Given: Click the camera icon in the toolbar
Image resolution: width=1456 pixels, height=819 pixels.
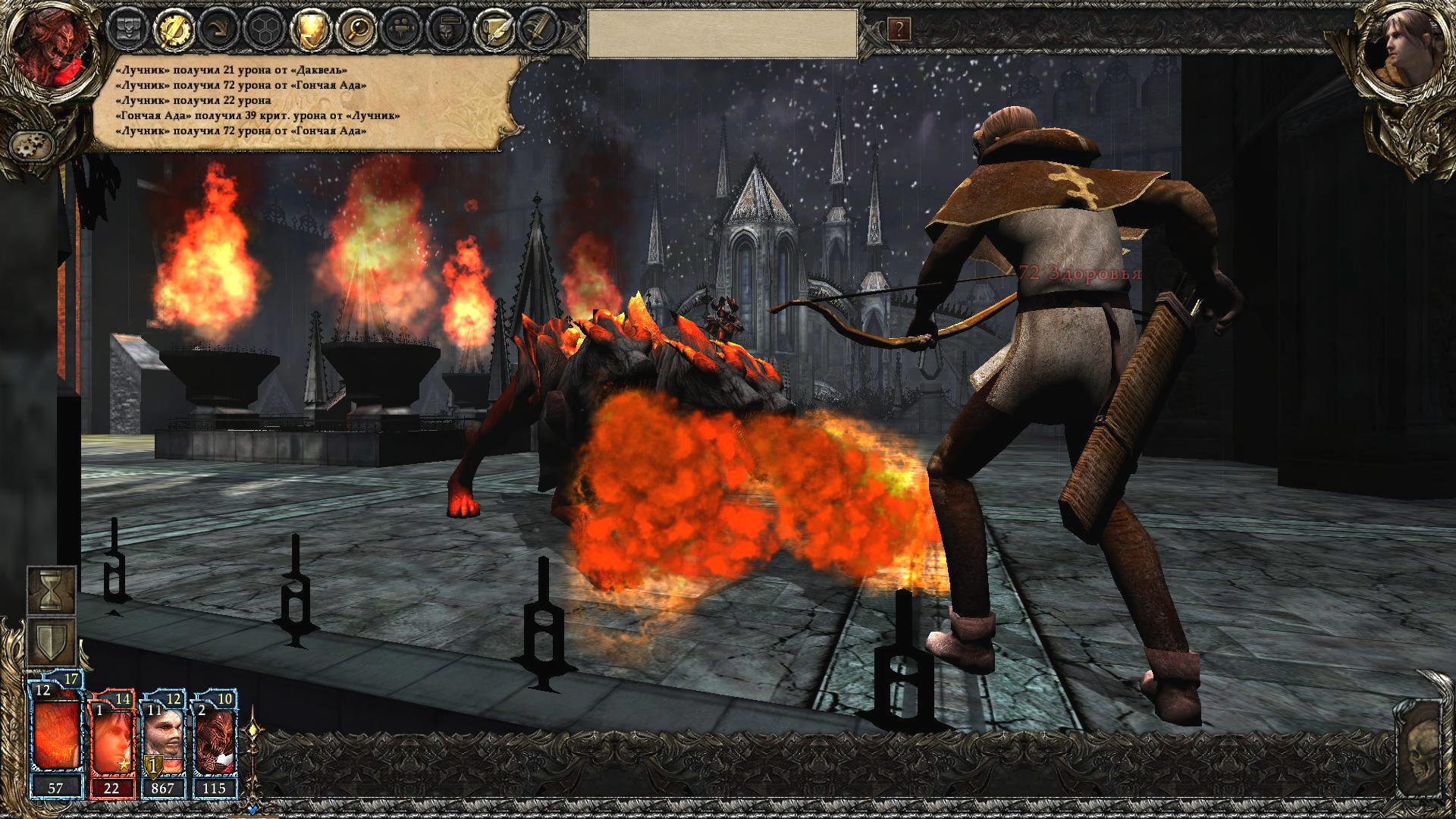Looking at the screenshot, I should tap(402, 30).
